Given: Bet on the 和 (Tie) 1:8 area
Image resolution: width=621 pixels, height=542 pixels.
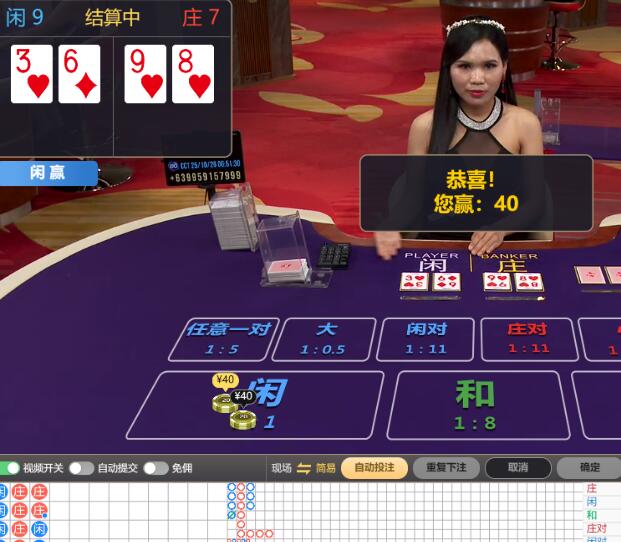Looking at the screenshot, I should pos(475,403).
